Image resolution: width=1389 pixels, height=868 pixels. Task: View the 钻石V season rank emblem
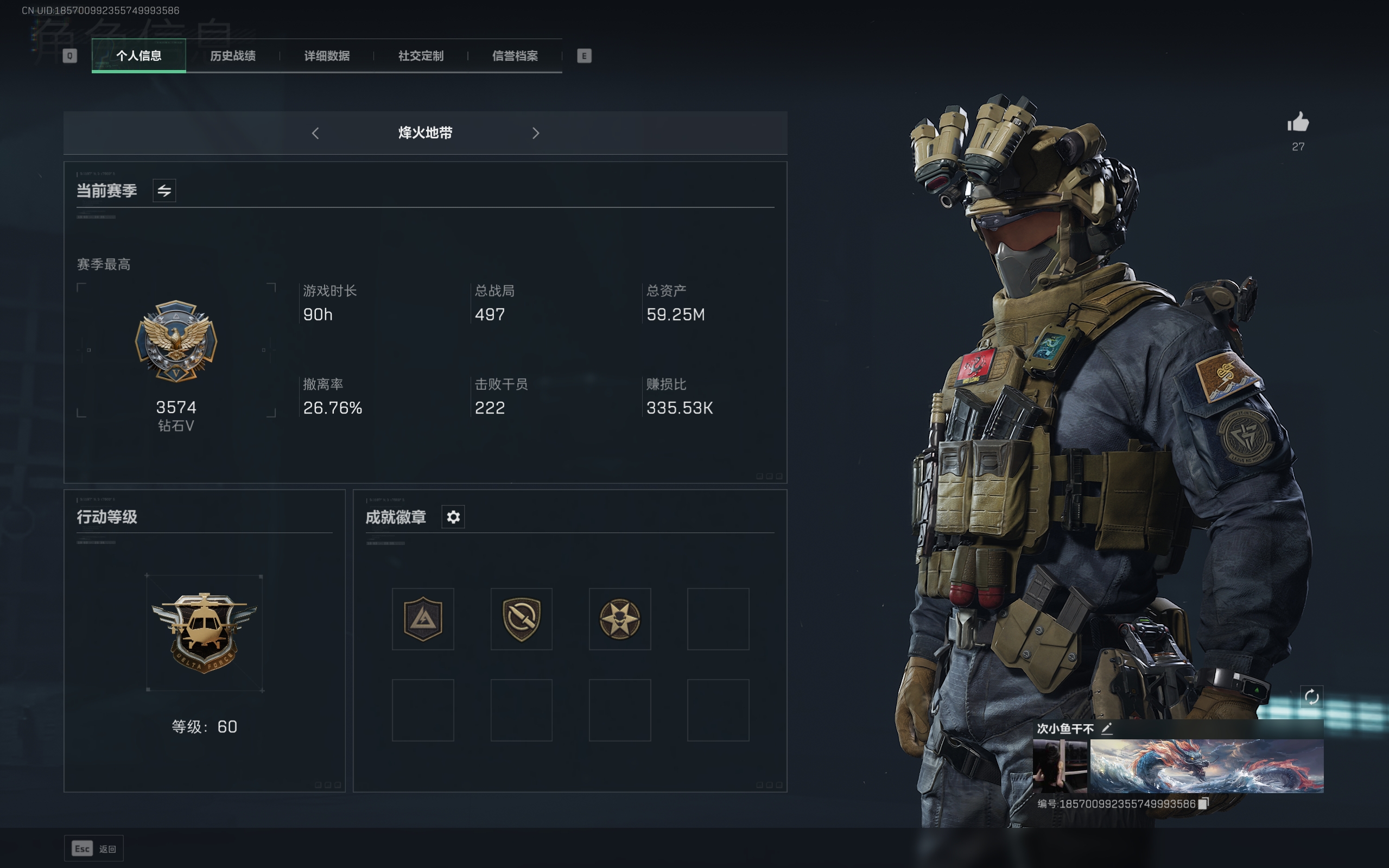pos(176,341)
